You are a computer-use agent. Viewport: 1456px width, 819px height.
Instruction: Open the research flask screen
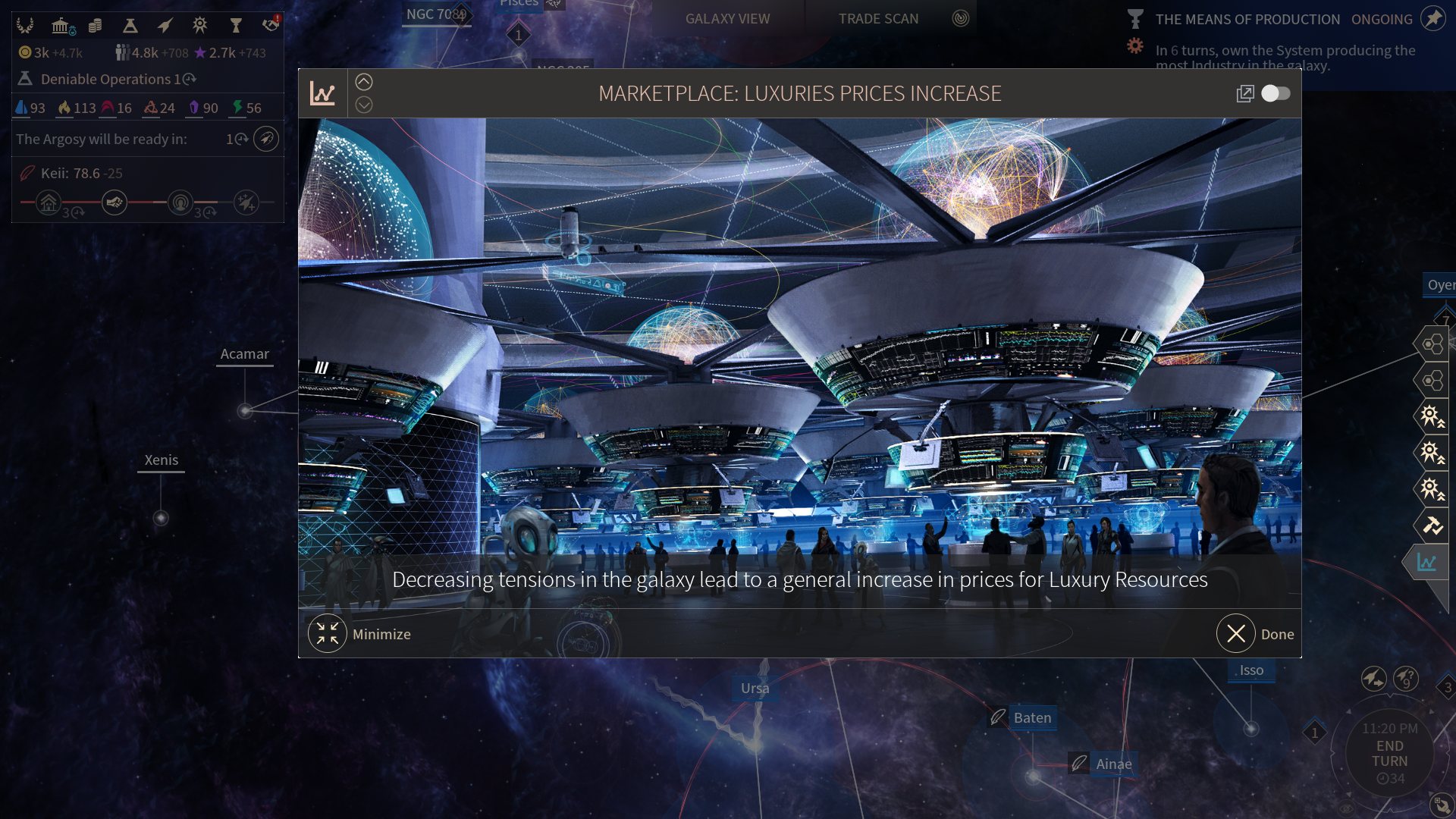click(x=130, y=26)
